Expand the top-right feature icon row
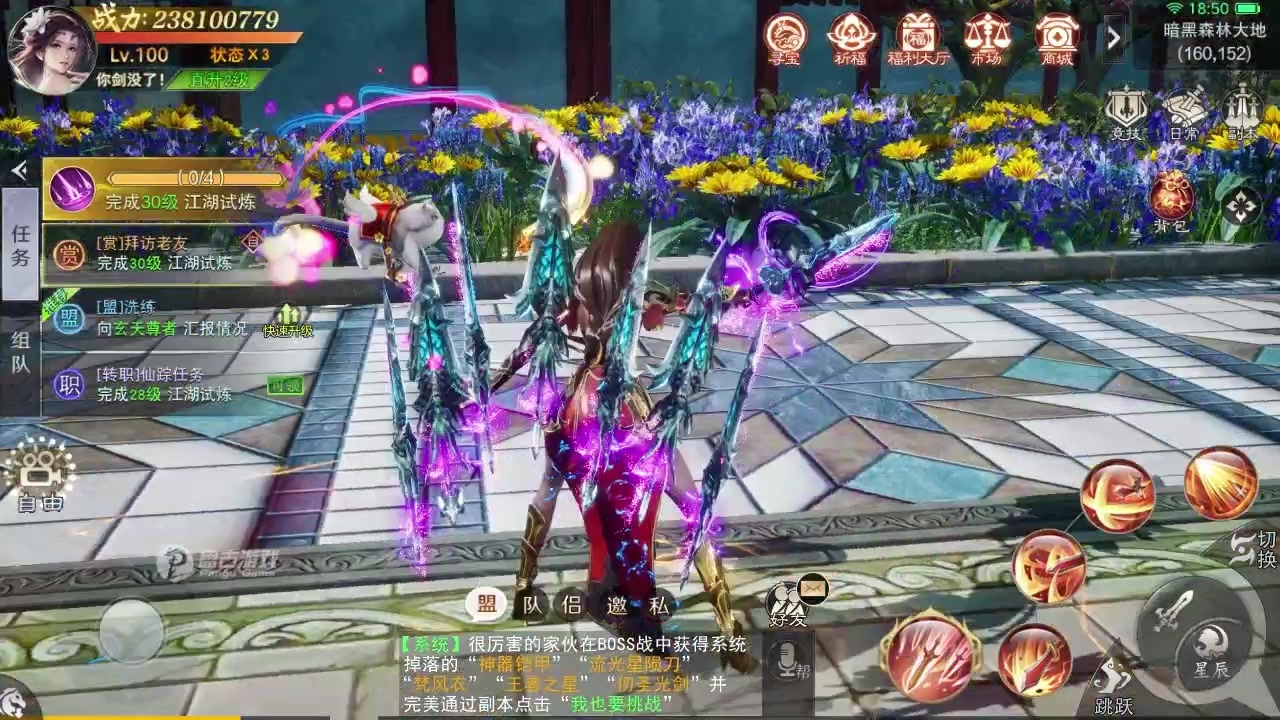Screen dimensions: 1280x720 [1113, 37]
